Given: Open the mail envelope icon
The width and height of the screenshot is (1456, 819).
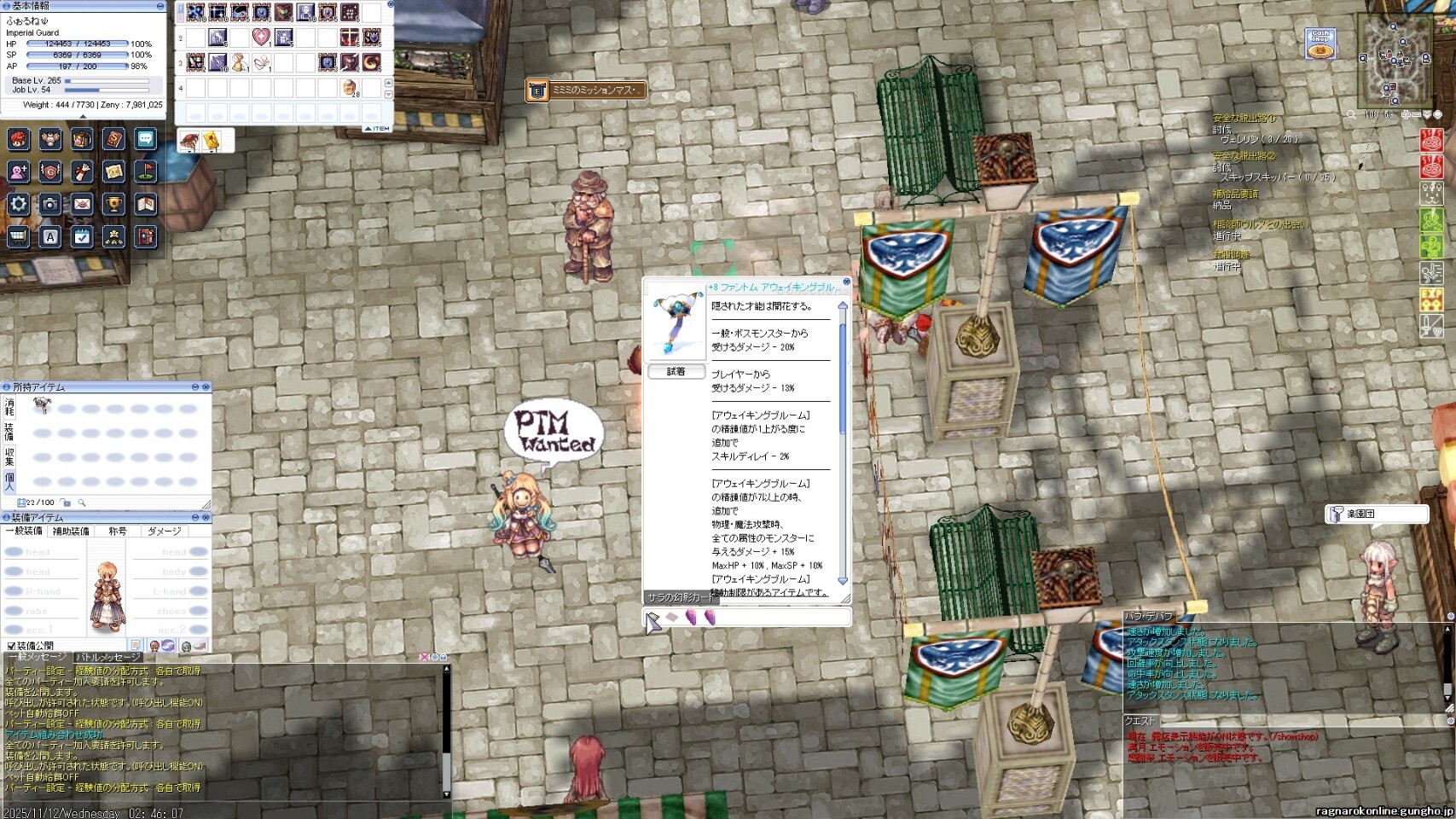Looking at the screenshot, I should tap(82, 204).
